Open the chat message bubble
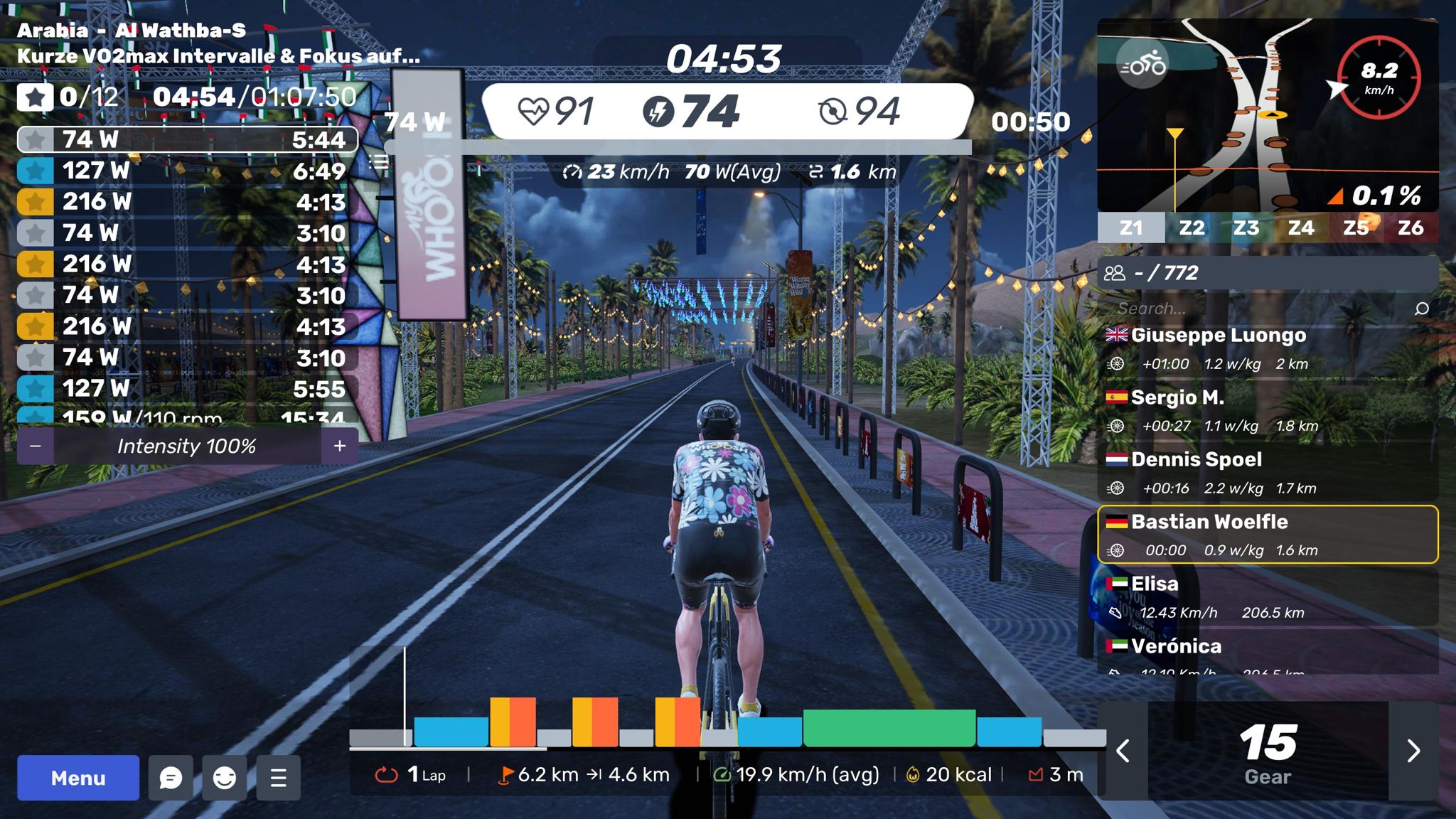1456x819 pixels. click(171, 778)
